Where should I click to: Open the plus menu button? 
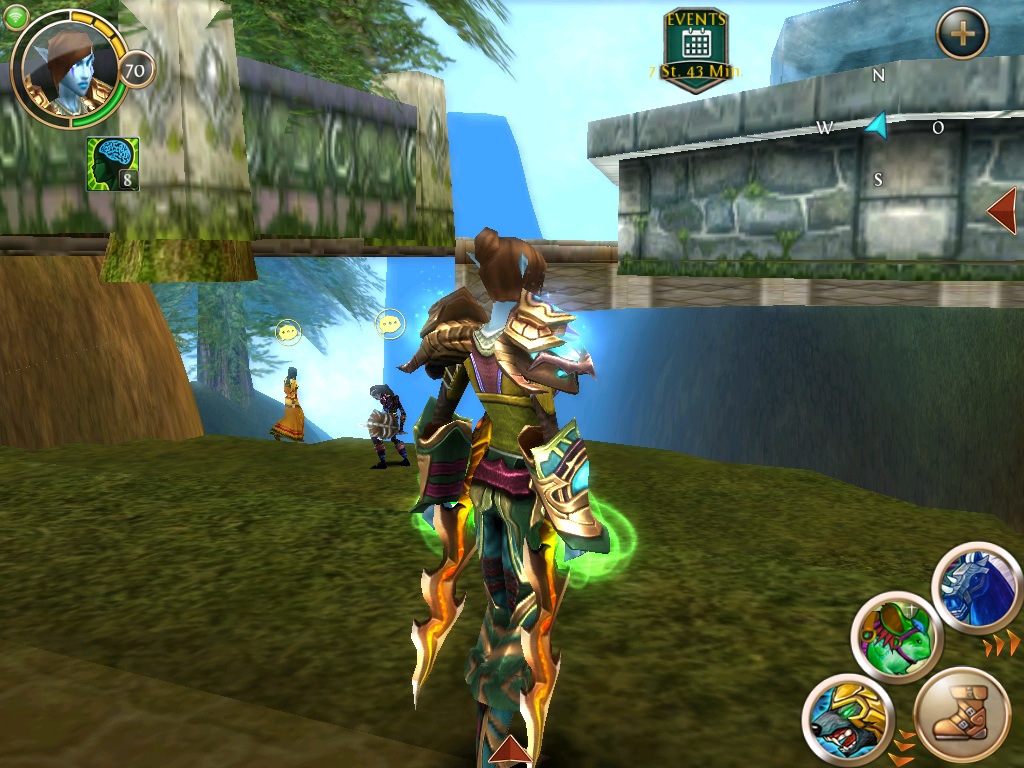pos(962,34)
